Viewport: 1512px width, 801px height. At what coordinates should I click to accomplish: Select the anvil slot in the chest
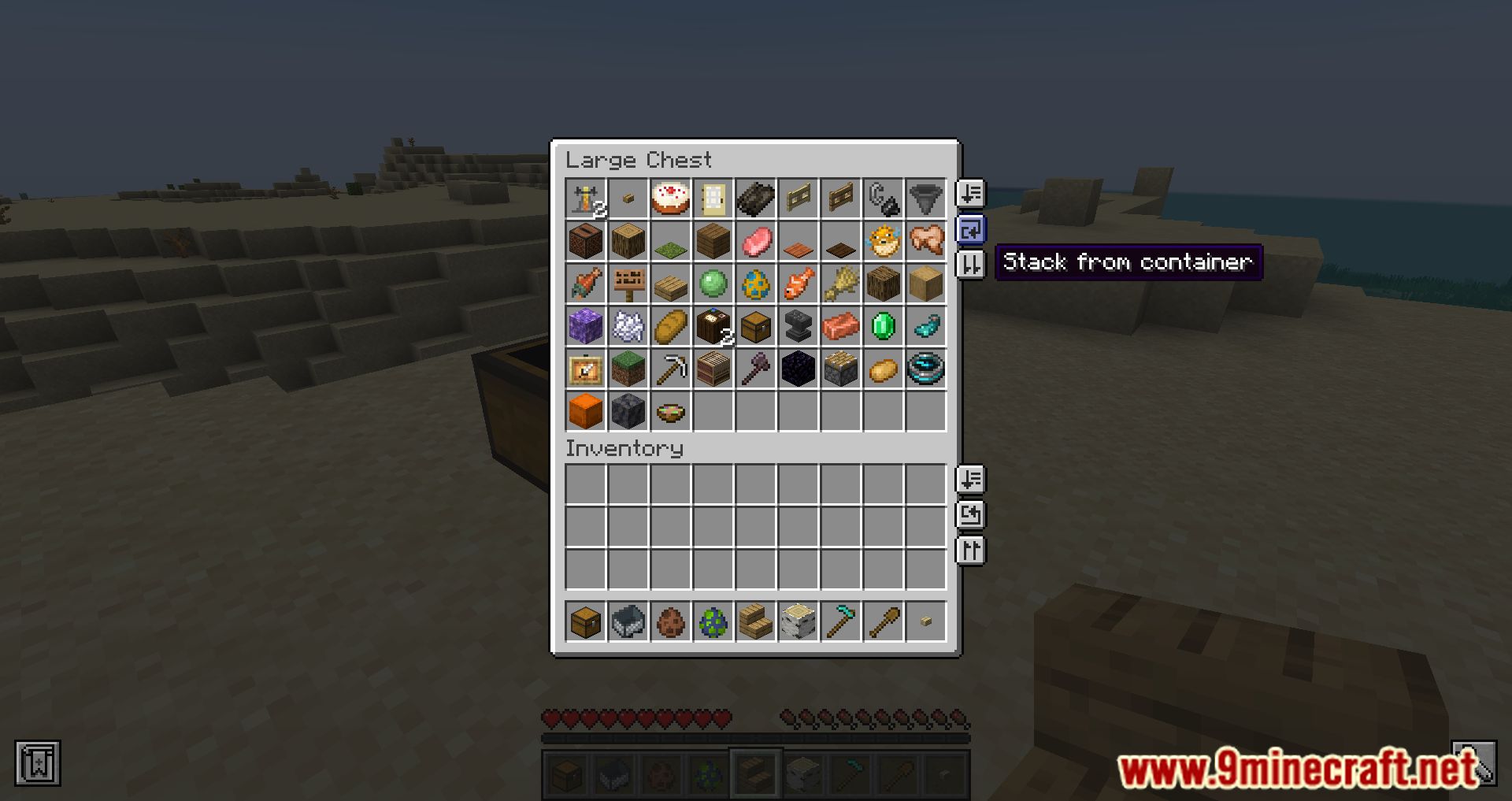pyautogui.click(x=798, y=326)
